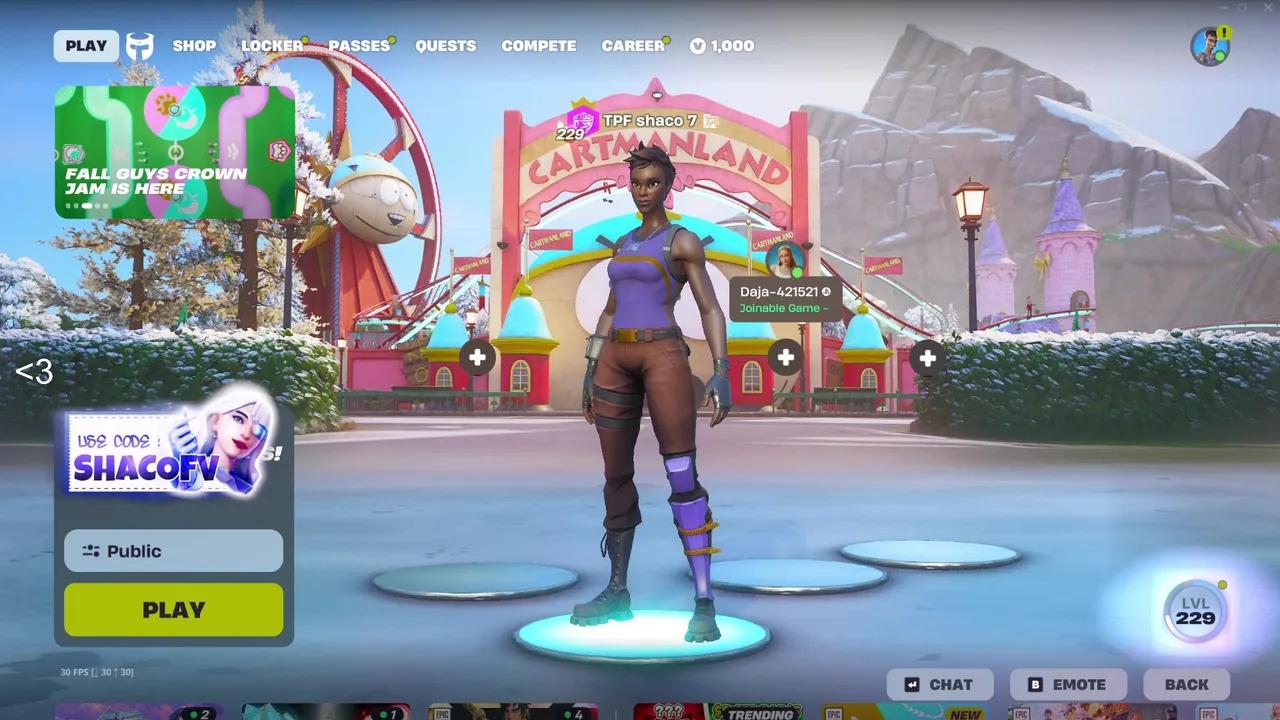Click the notification badge on the profile picture
This screenshot has width=1280, height=720.
click(1225, 31)
